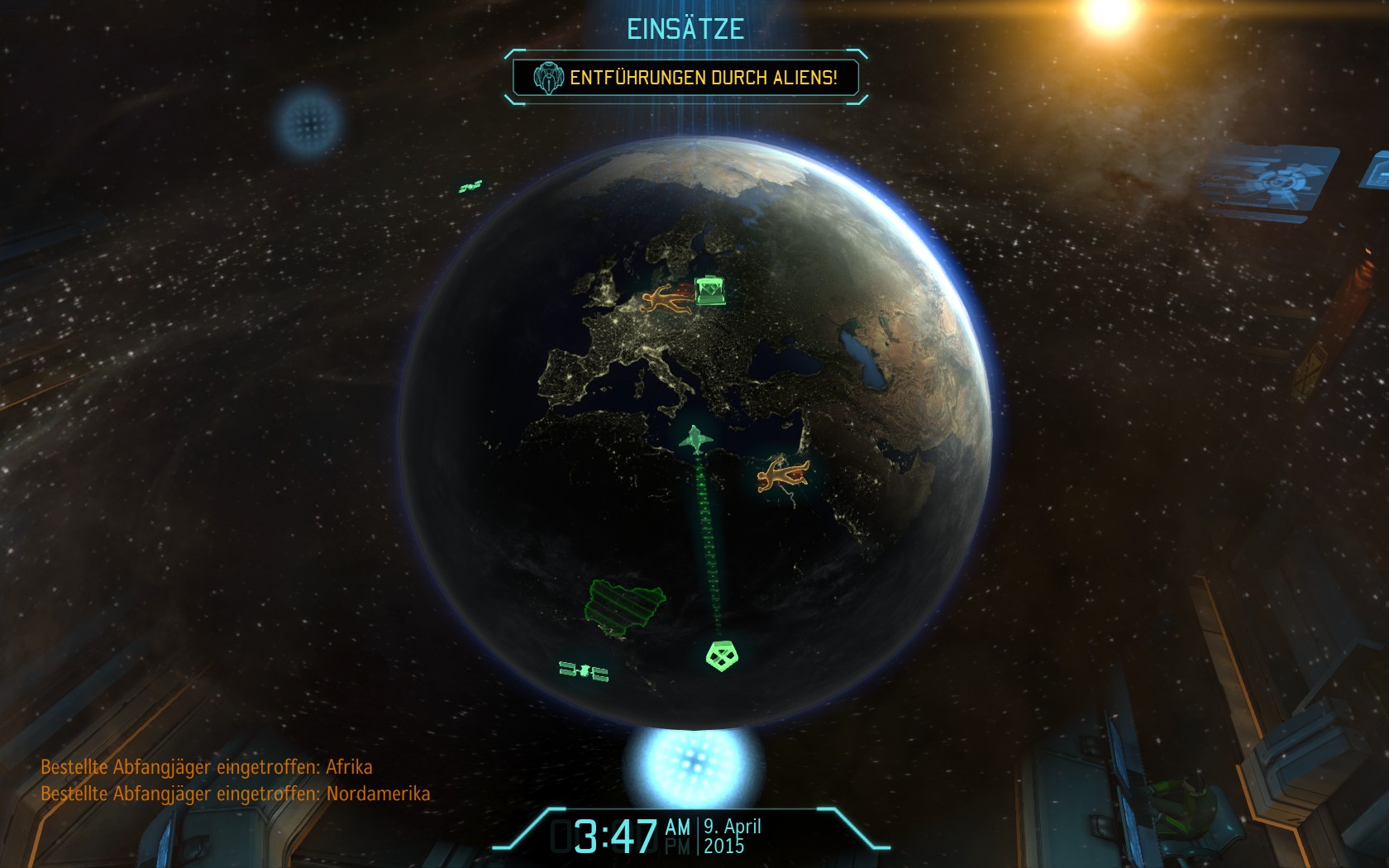Screen dimensions: 1389x868
Task: Select the satellite icon north-west of Europe
Action: point(470,187)
